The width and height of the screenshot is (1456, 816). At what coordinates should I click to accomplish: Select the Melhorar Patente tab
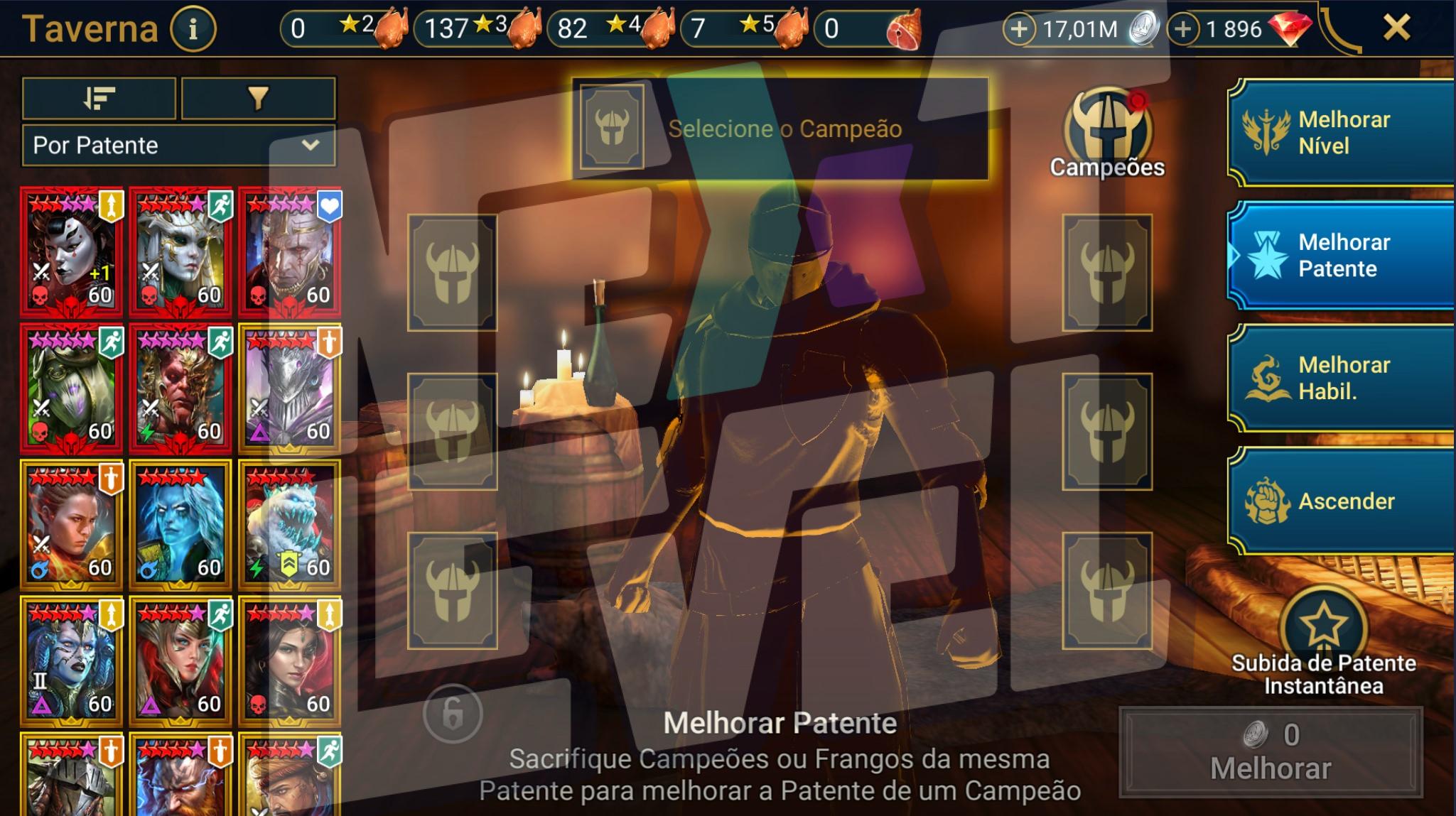(x=1342, y=256)
